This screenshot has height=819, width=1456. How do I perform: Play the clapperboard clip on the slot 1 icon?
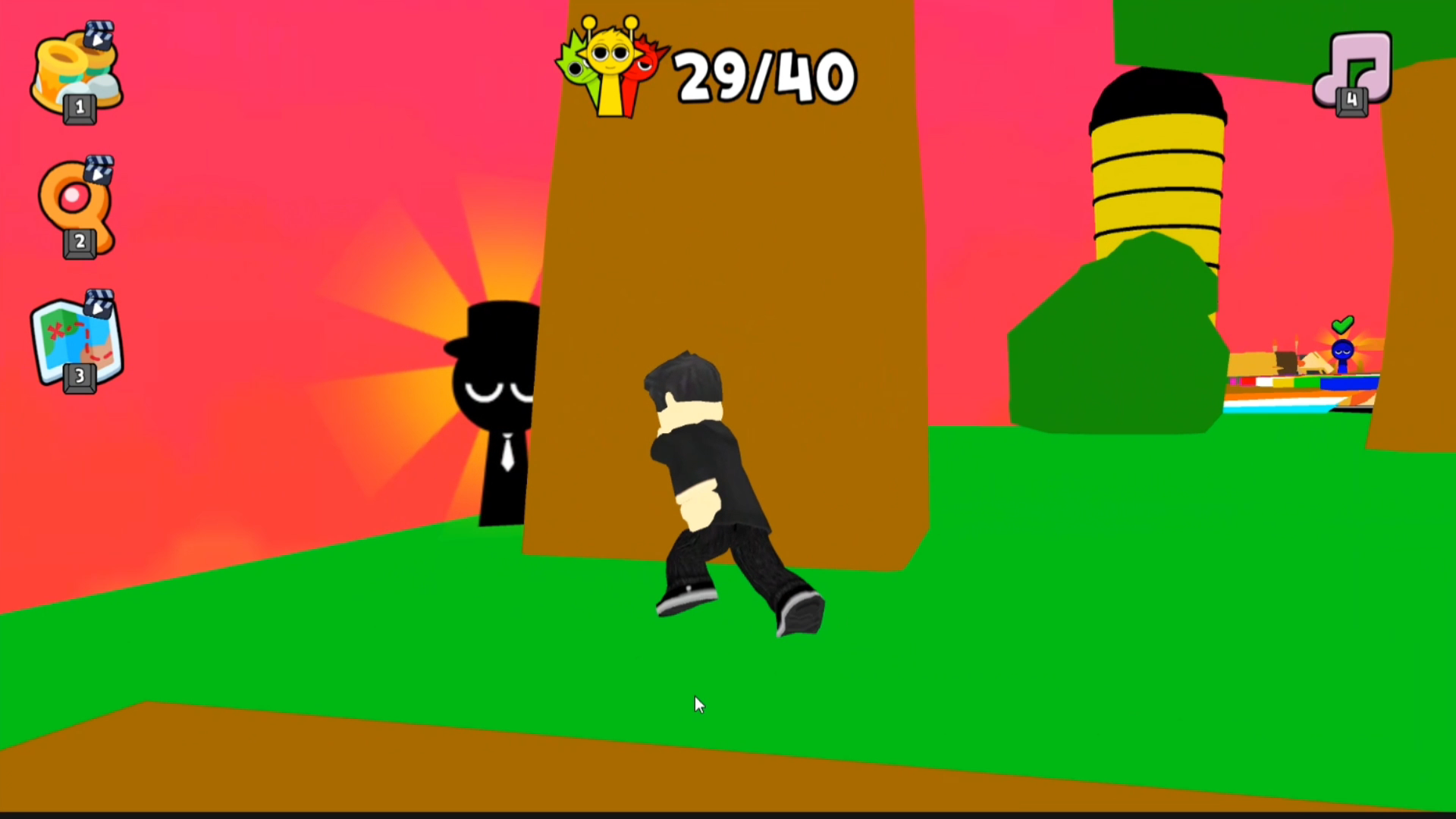99,36
